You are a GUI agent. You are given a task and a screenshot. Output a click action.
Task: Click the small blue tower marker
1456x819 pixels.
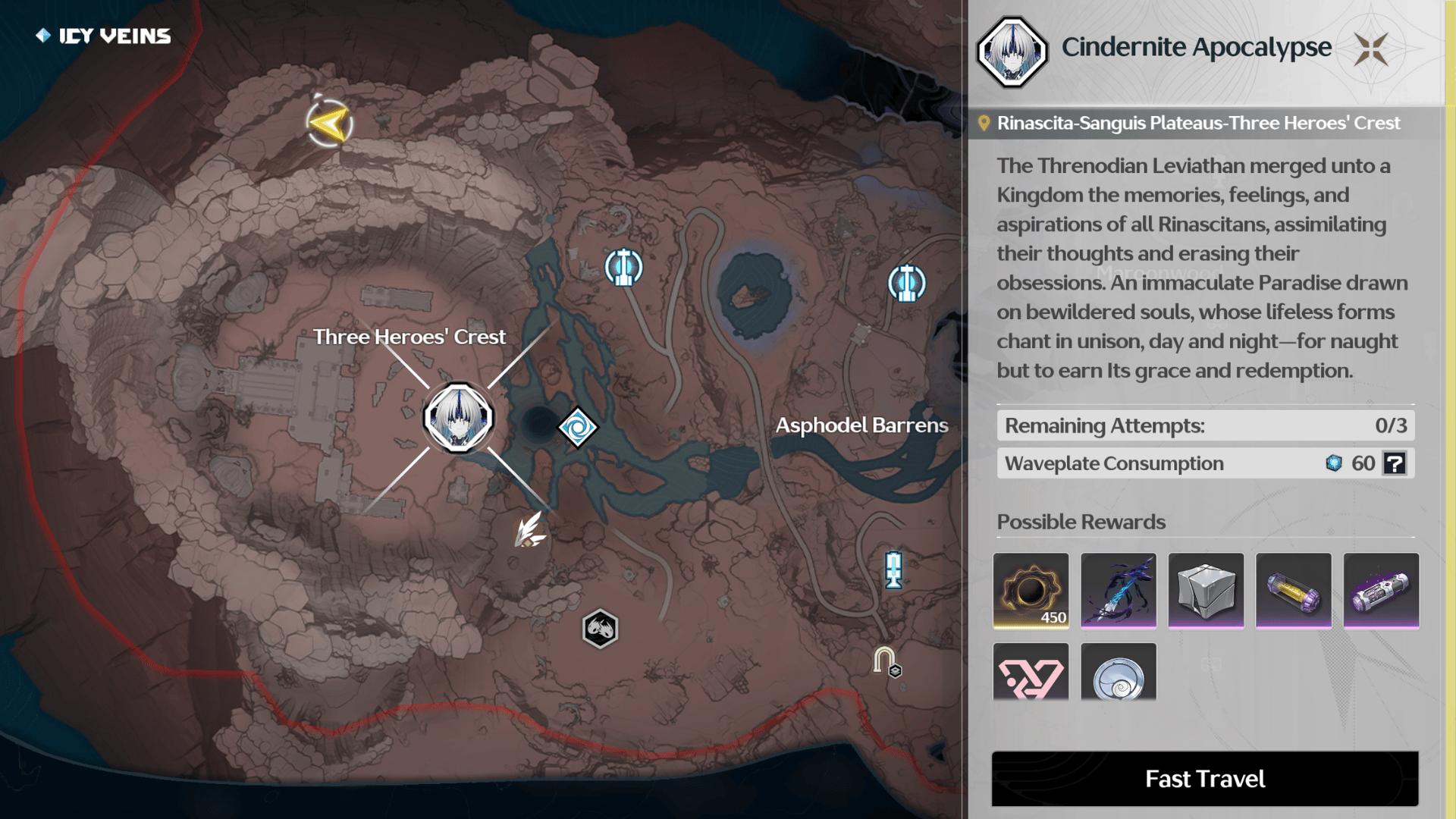[894, 570]
